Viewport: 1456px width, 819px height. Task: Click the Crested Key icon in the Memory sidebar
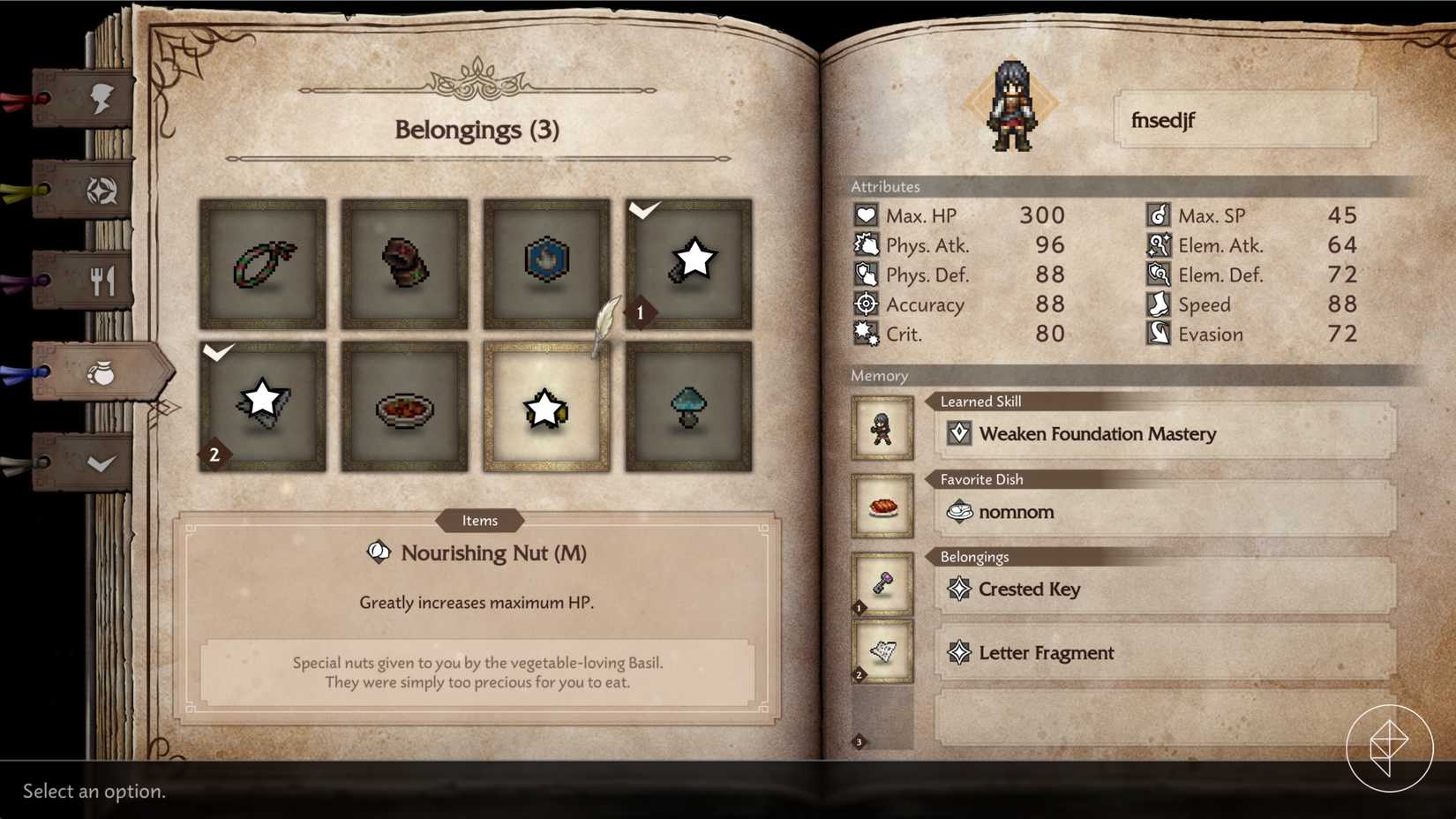point(882,582)
